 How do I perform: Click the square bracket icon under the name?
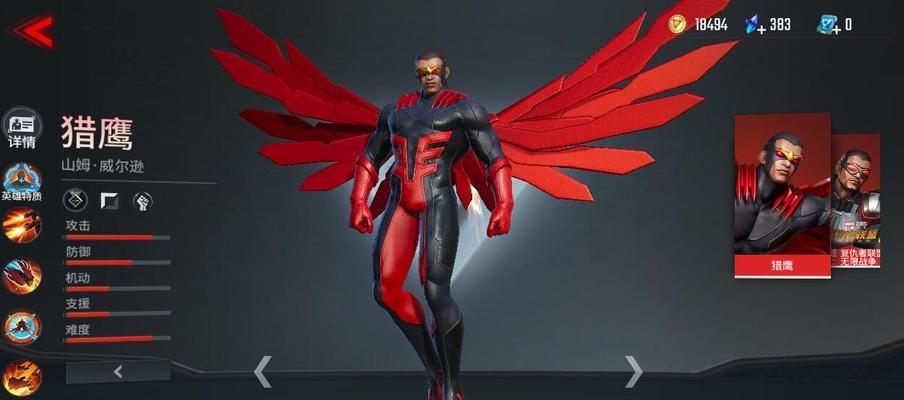pyautogui.click(x=109, y=201)
